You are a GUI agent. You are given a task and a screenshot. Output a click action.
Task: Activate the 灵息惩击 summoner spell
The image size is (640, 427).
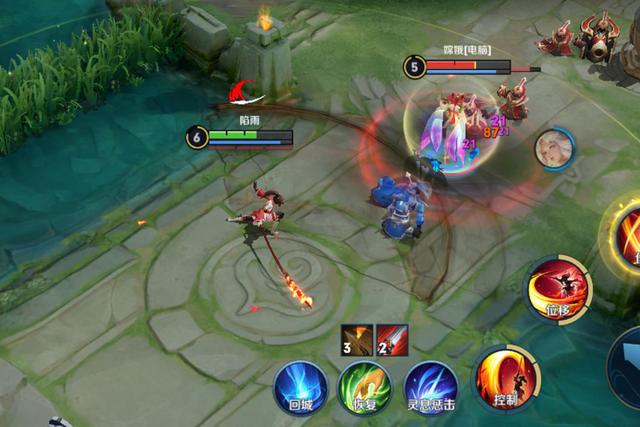[431, 388]
